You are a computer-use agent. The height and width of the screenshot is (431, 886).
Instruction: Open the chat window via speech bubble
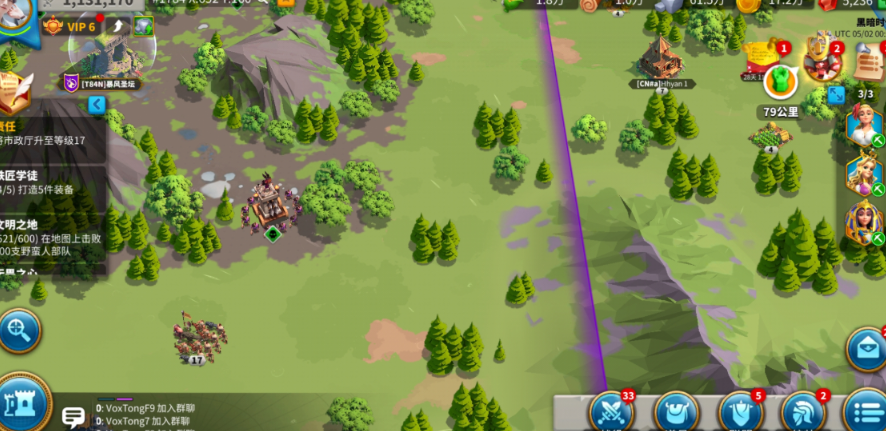73,416
